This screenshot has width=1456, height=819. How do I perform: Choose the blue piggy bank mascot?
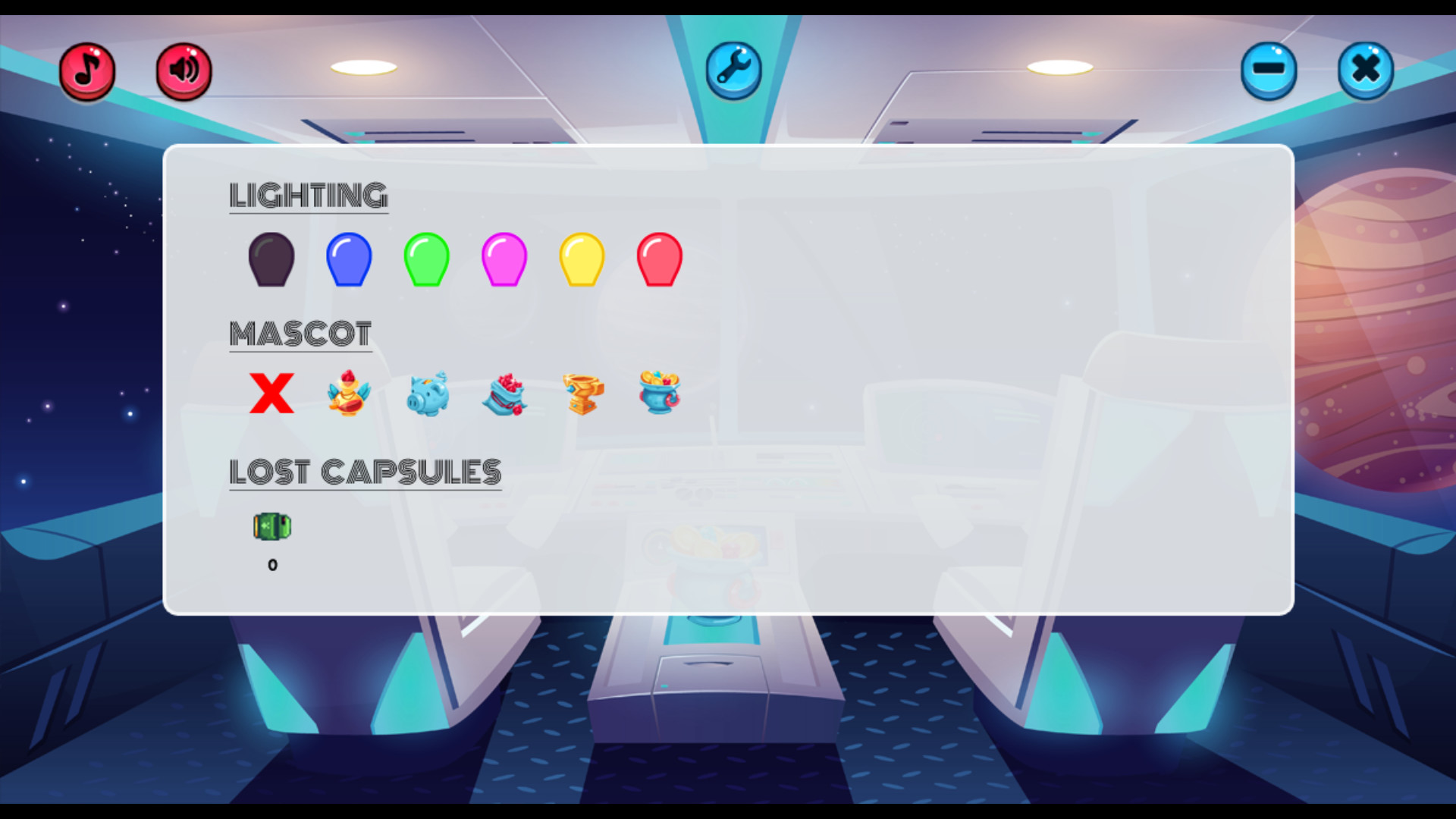(x=427, y=393)
